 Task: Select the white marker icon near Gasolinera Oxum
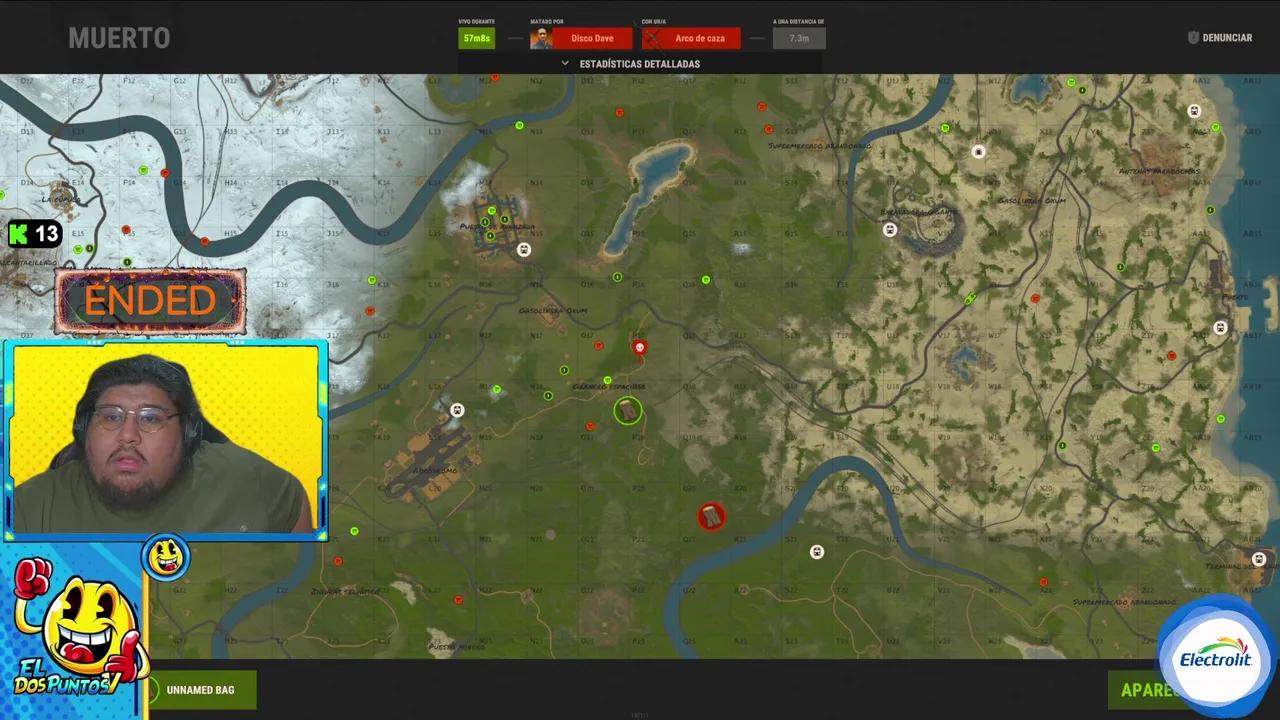point(523,249)
